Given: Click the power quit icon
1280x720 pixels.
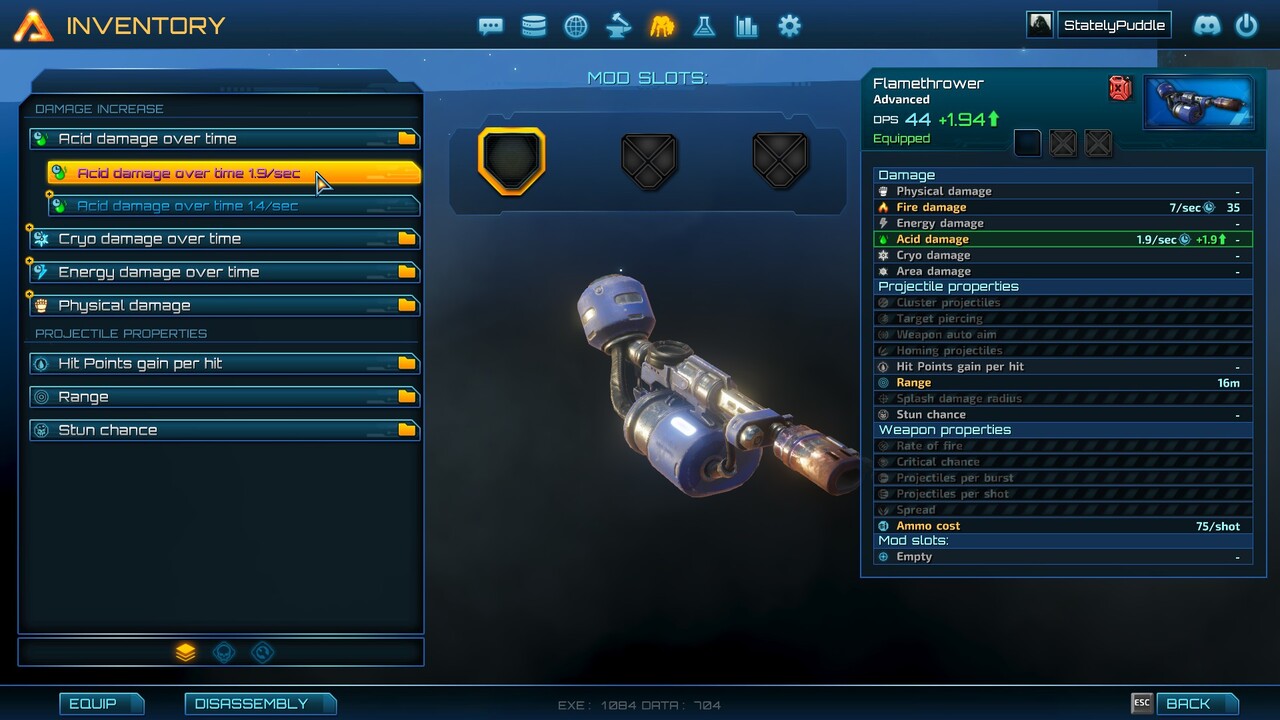Looking at the screenshot, I should tap(1246, 25).
